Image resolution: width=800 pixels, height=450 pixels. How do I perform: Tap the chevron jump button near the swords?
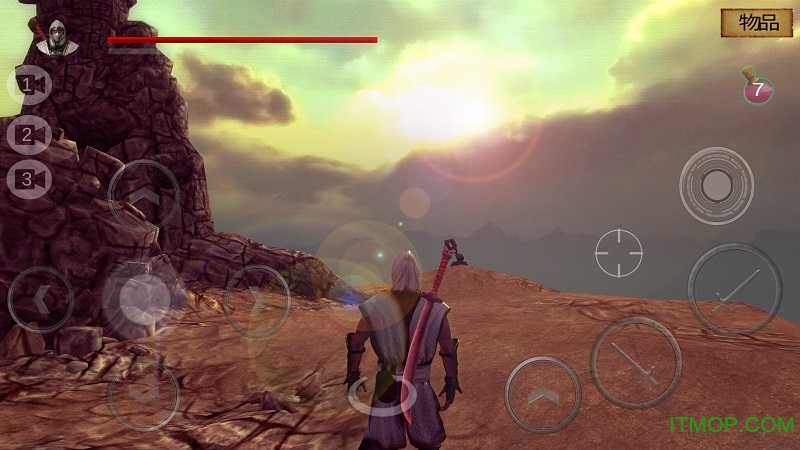[543, 395]
